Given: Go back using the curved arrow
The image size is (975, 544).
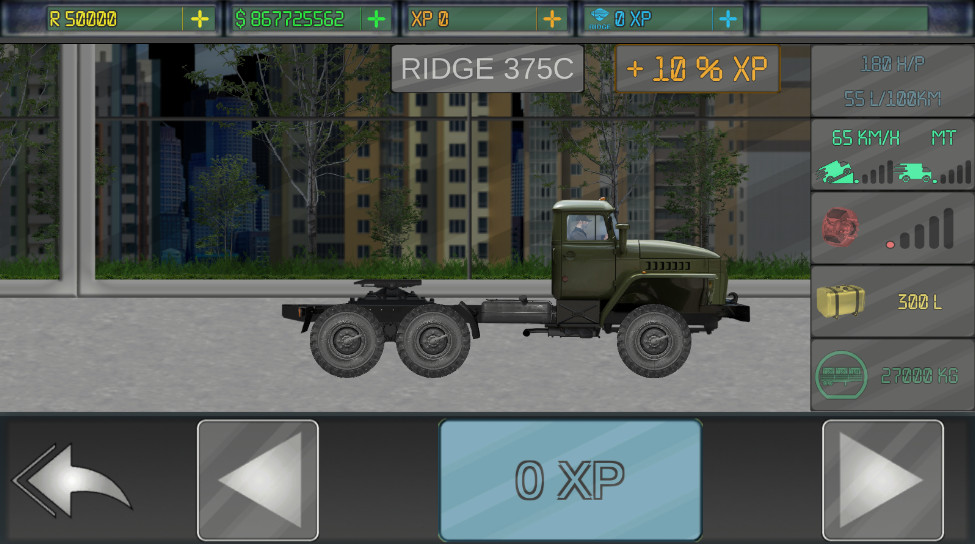Looking at the screenshot, I should (x=72, y=480).
